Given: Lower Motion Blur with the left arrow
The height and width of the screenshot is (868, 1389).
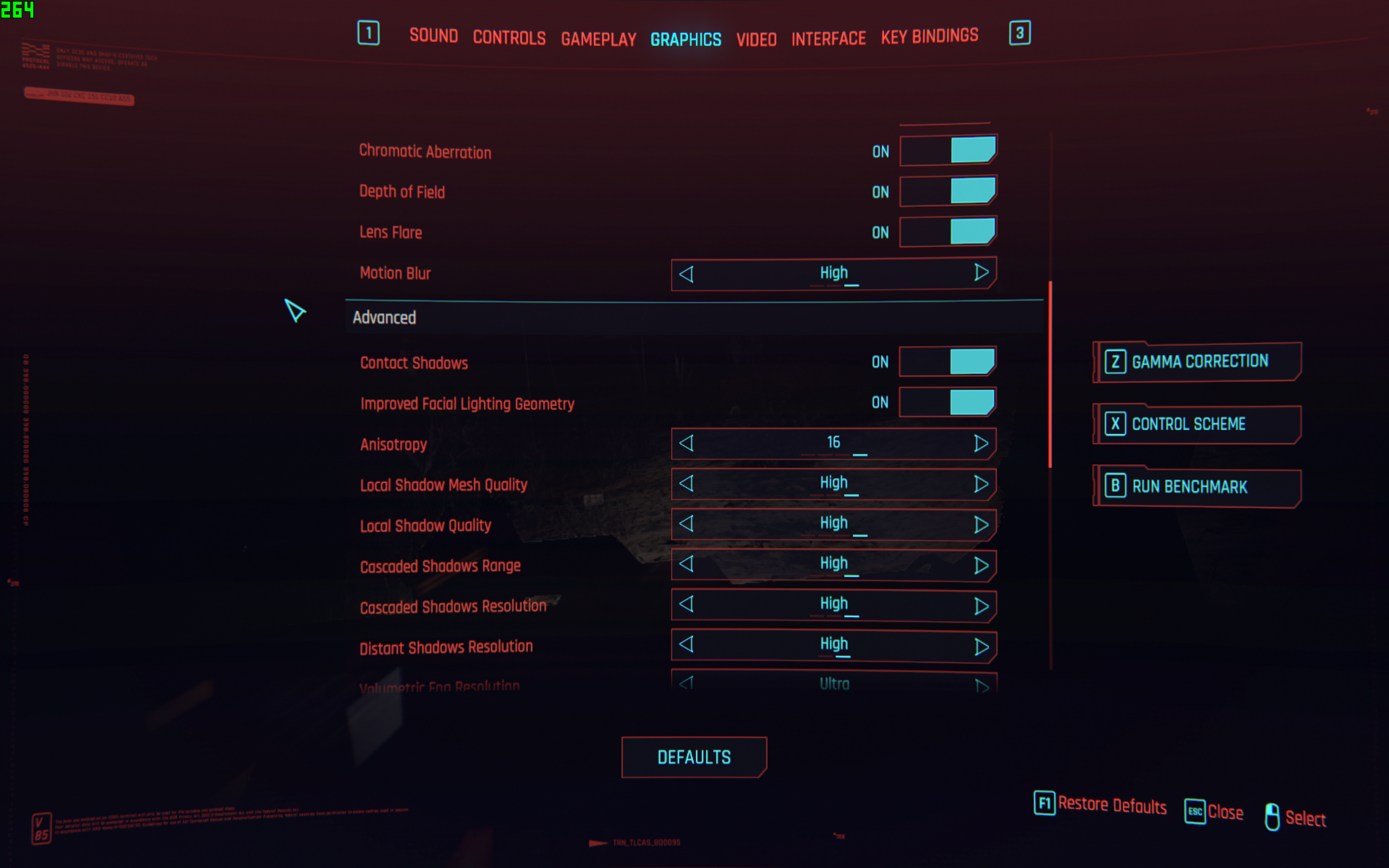Looking at the screenshot, I should 686,274.
